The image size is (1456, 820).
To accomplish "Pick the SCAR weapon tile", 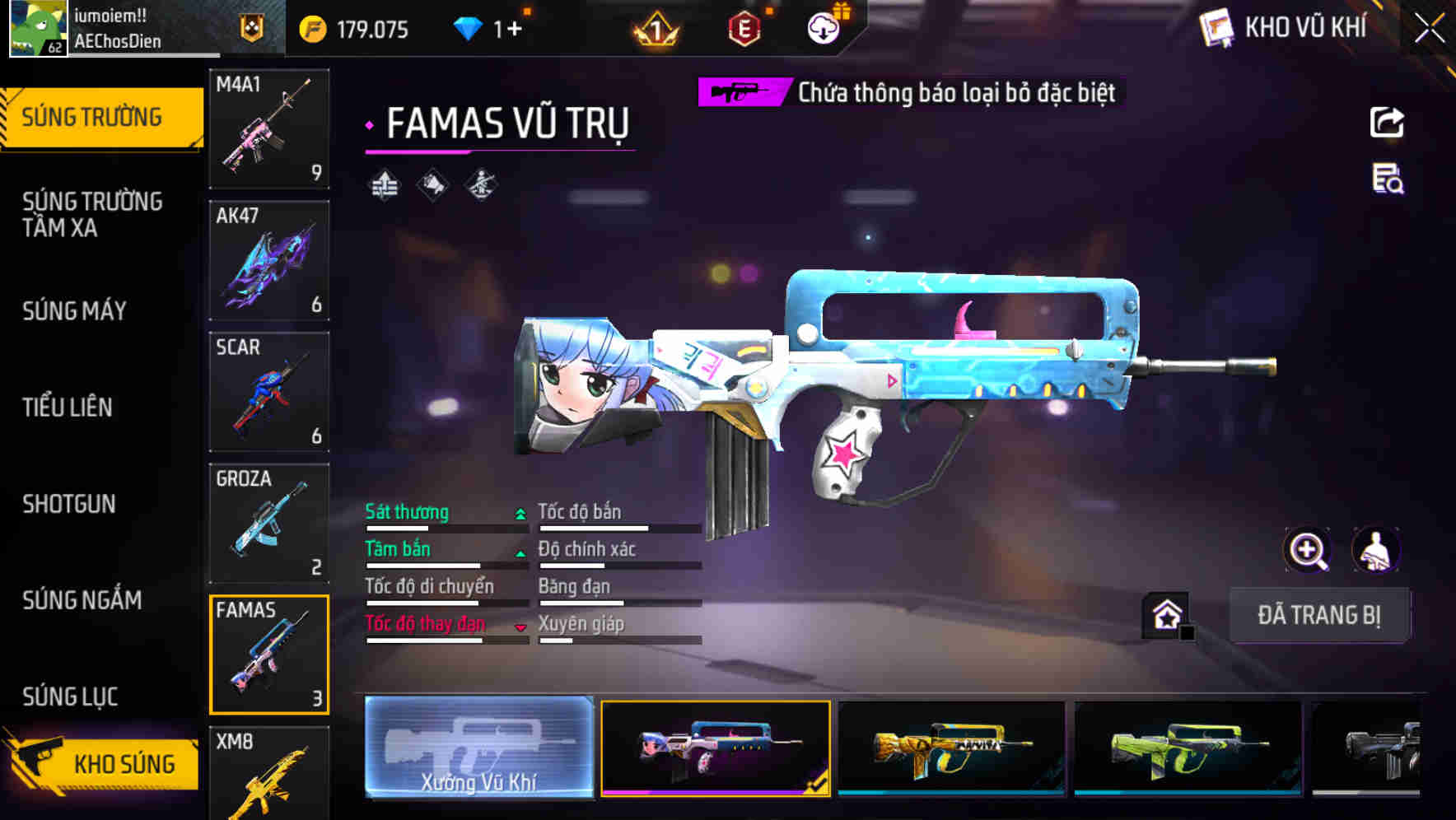I will tap(269, 392).
